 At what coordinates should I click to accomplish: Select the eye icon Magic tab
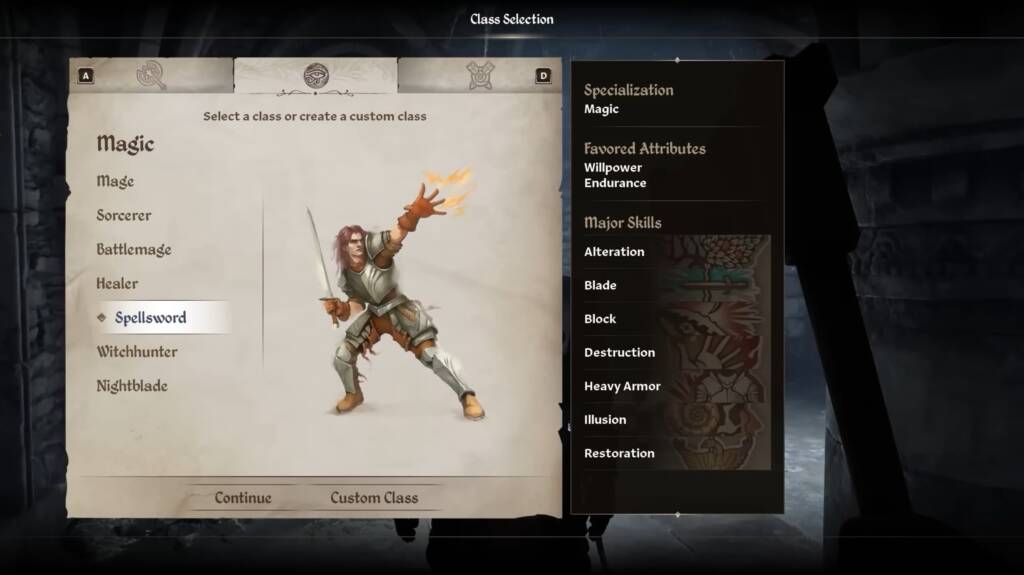[316, 75]
